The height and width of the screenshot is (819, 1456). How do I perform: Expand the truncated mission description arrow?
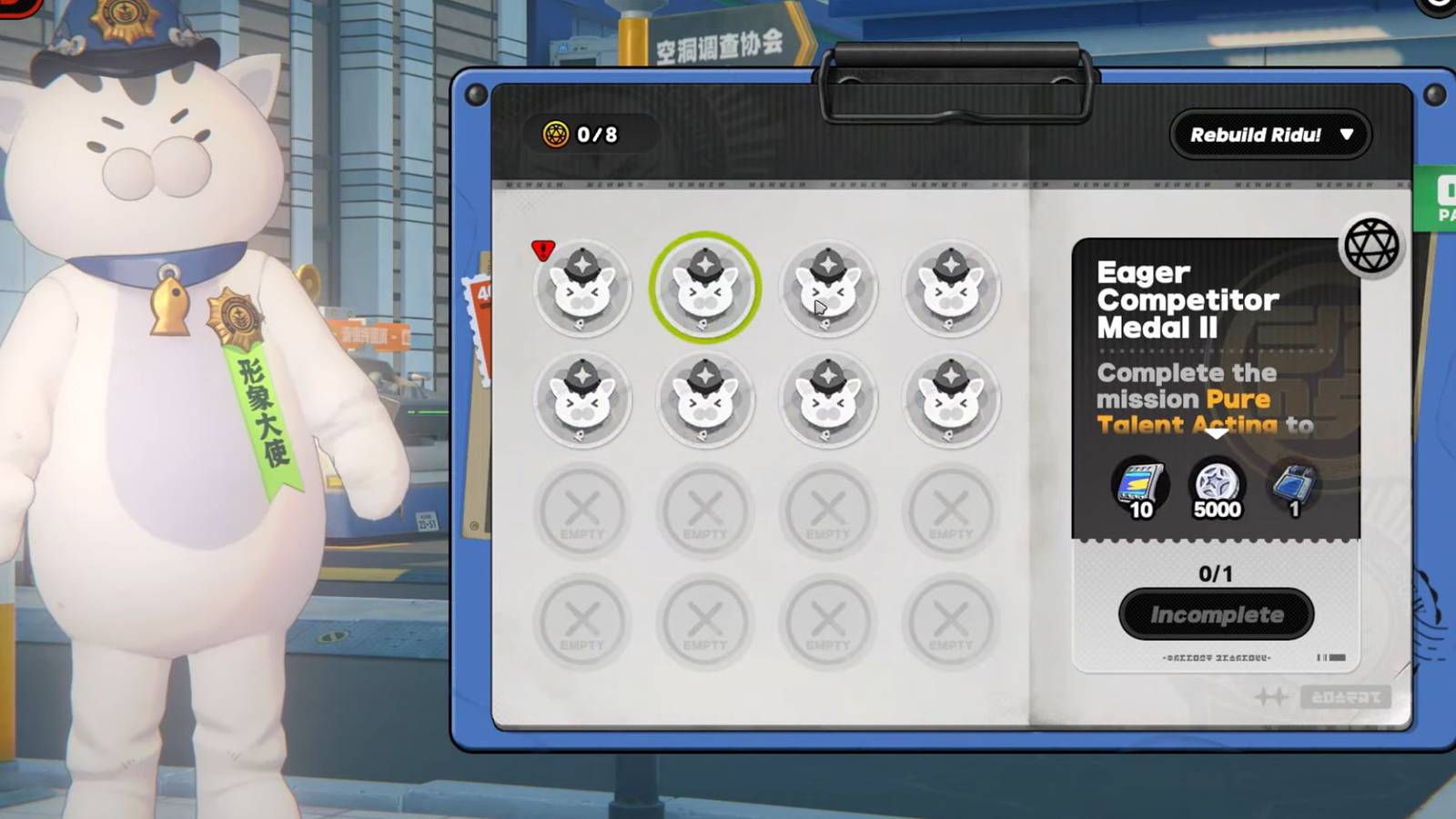pyautogui.click(x=1215, y=436)
